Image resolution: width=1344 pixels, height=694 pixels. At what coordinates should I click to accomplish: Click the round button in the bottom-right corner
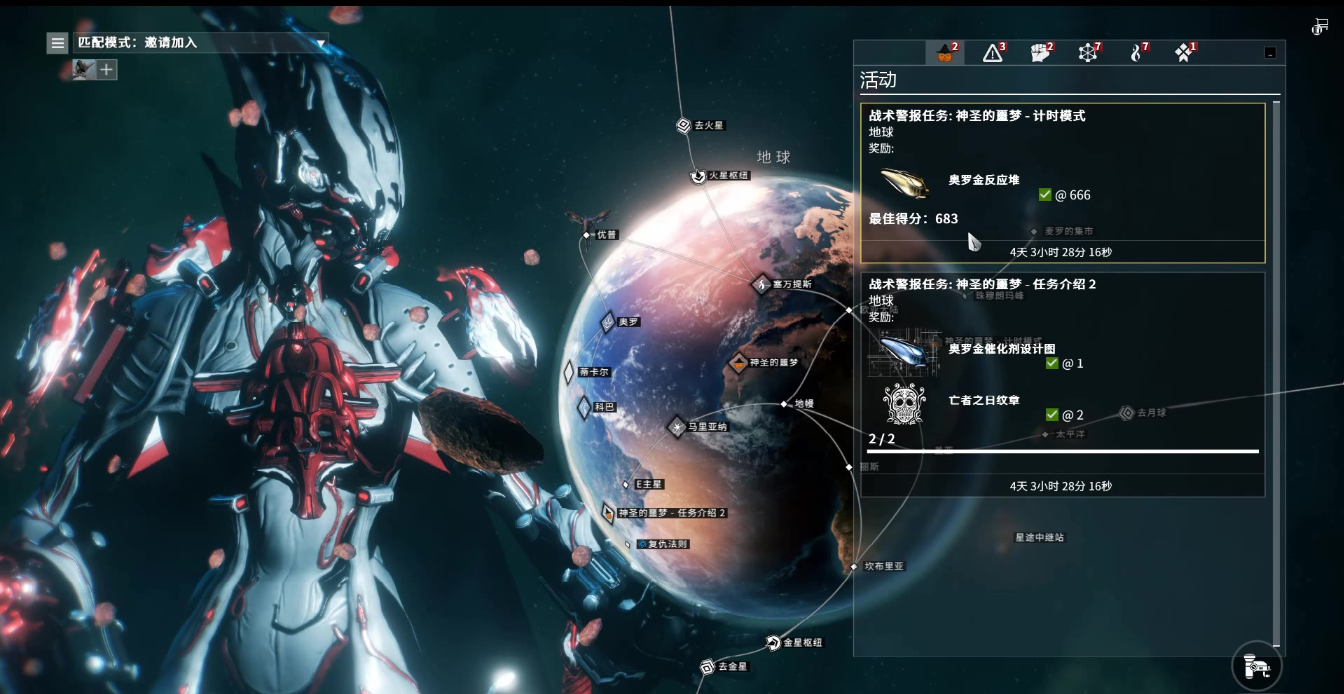1257,665
